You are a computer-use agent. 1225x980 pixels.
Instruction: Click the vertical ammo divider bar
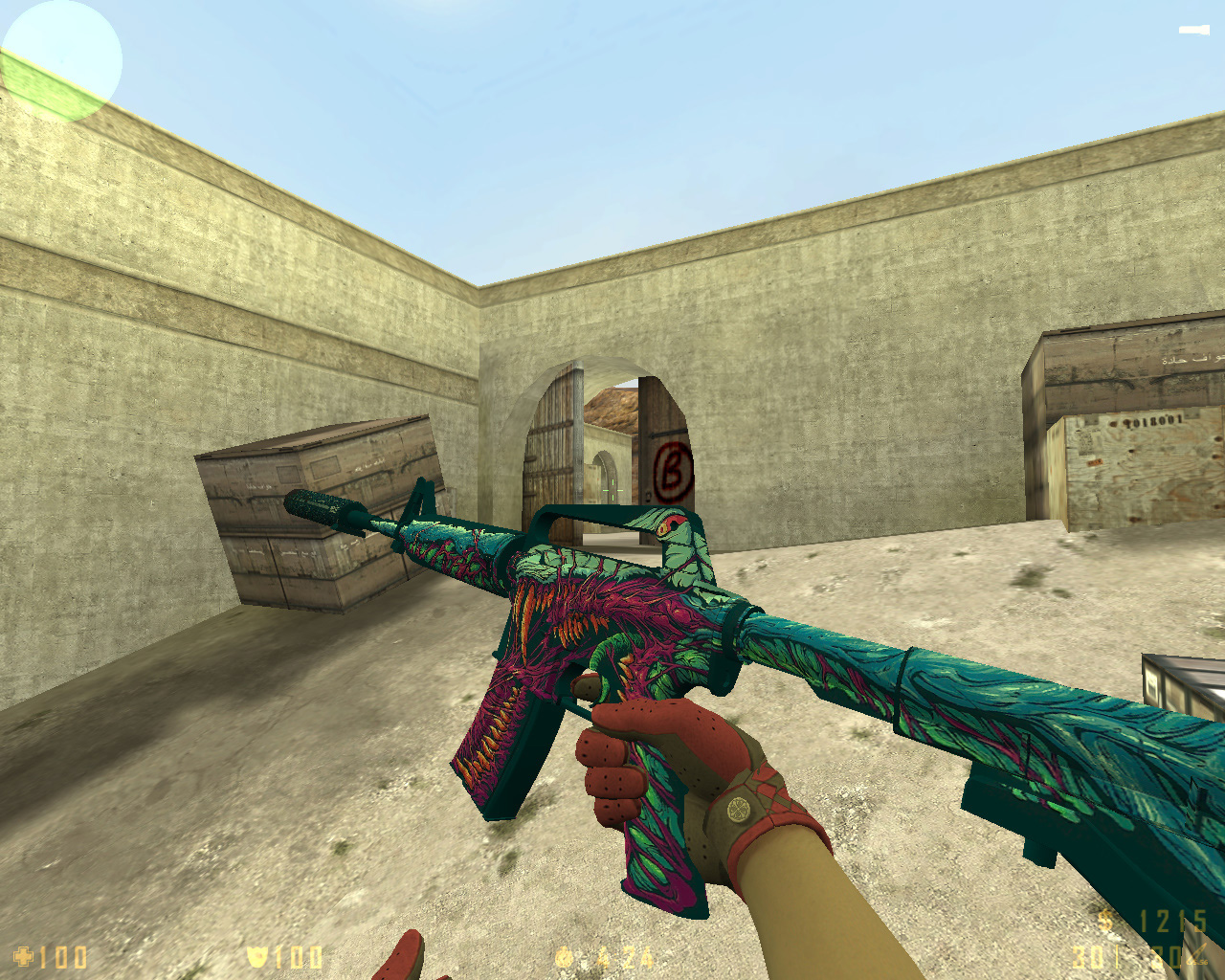(1117, 957)
